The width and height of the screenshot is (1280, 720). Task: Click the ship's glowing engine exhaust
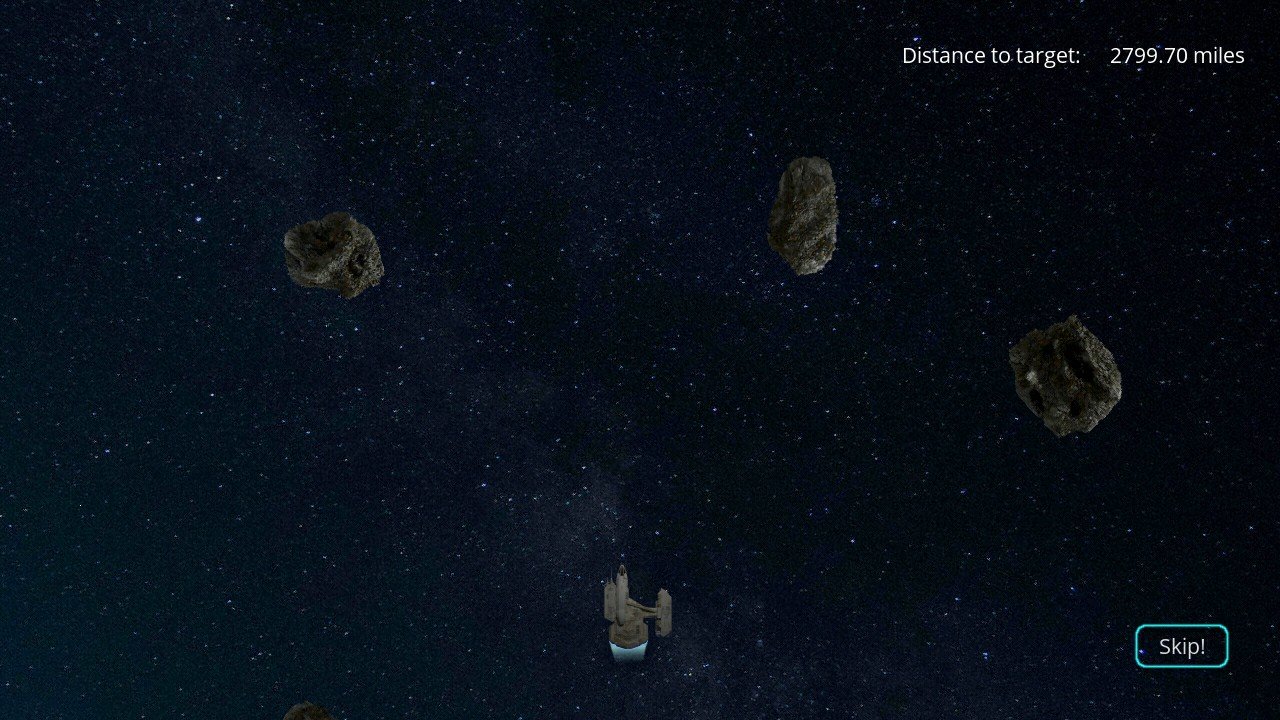628,650
